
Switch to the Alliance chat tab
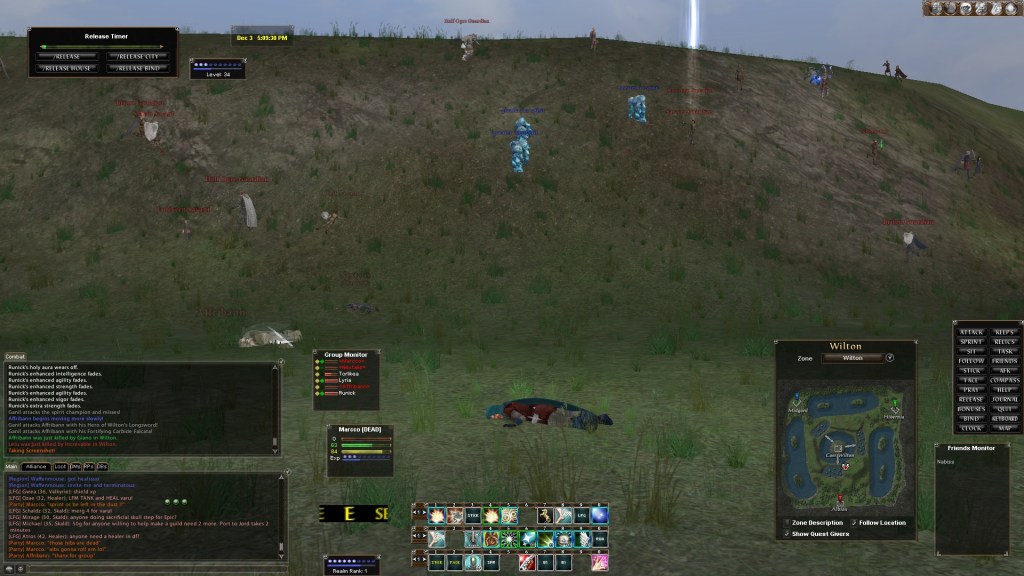[x=36, y=467]
